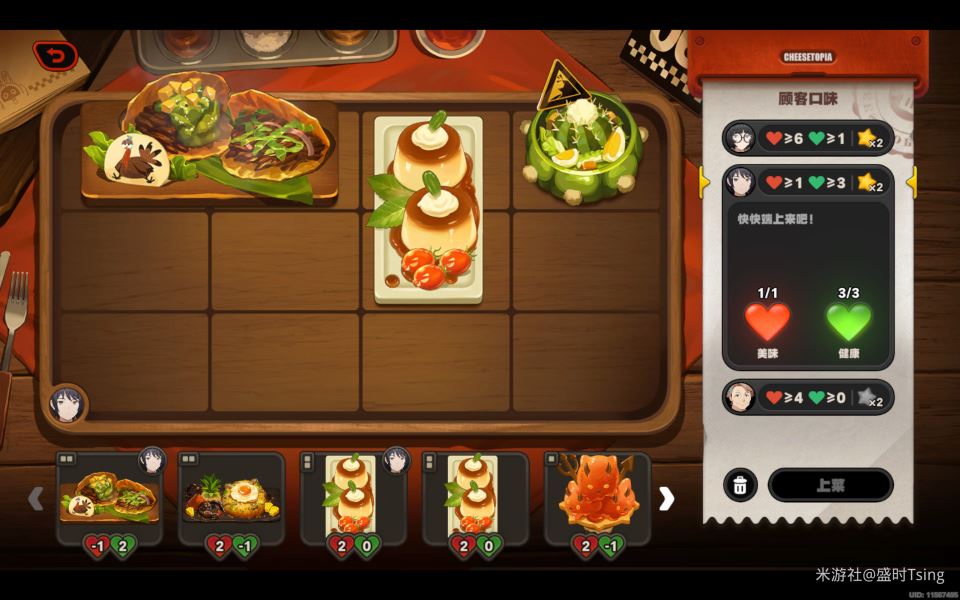Clear the tray with the trash can button
The width and height of the screenshot is (960, 600).
point(740,485)
